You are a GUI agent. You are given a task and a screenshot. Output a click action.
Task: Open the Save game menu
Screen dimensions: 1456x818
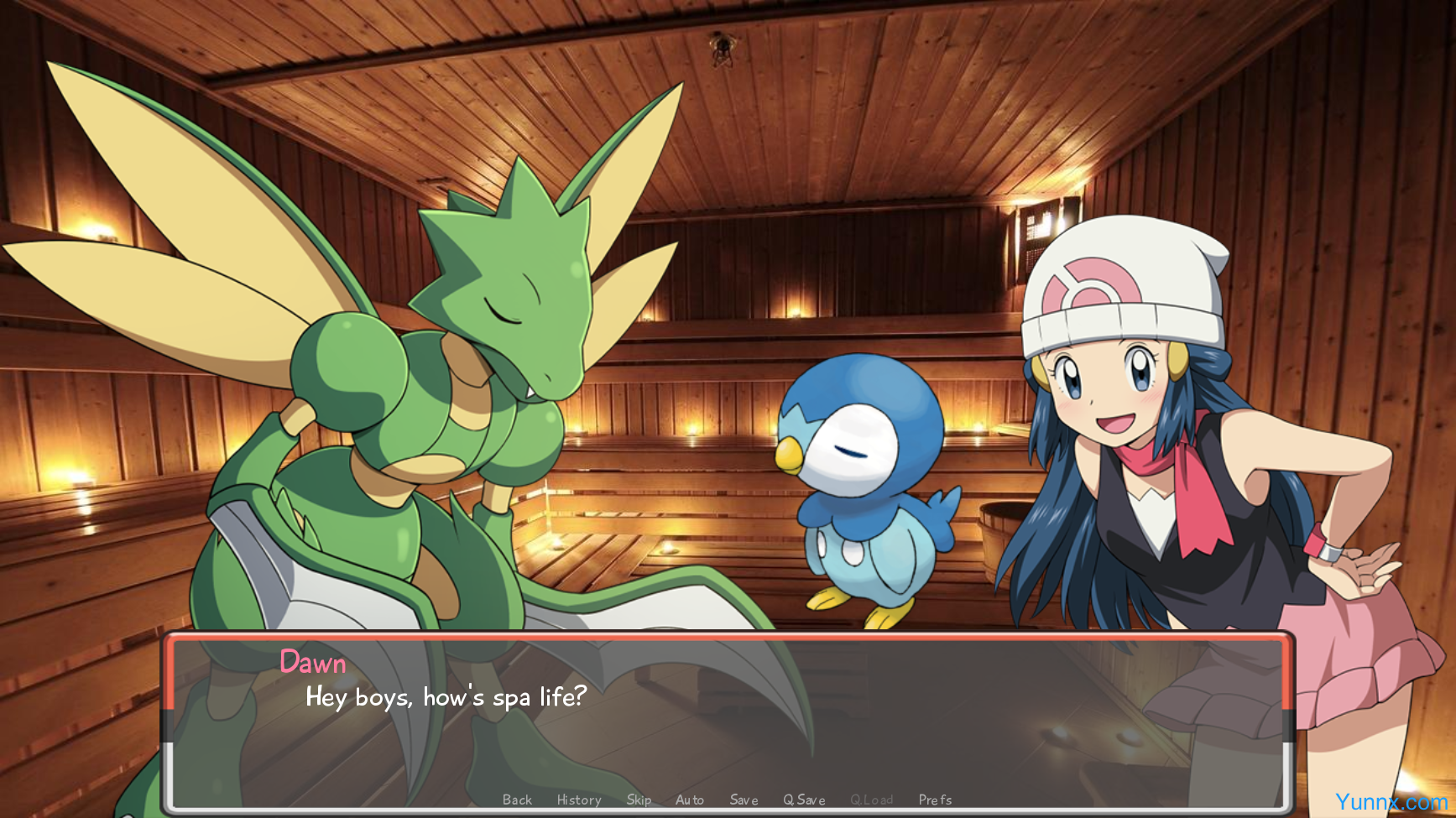click(744, 800)
